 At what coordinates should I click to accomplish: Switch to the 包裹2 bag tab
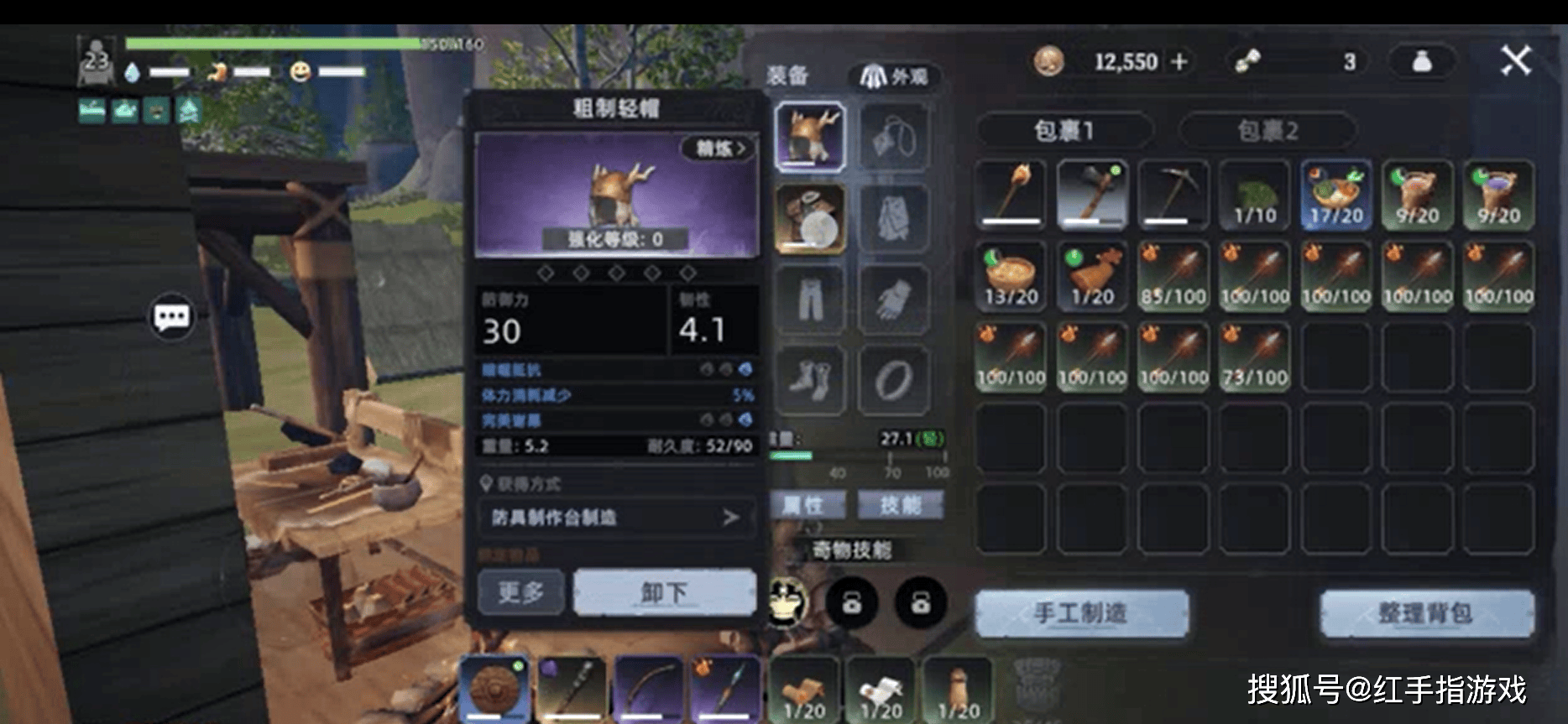1267,131
